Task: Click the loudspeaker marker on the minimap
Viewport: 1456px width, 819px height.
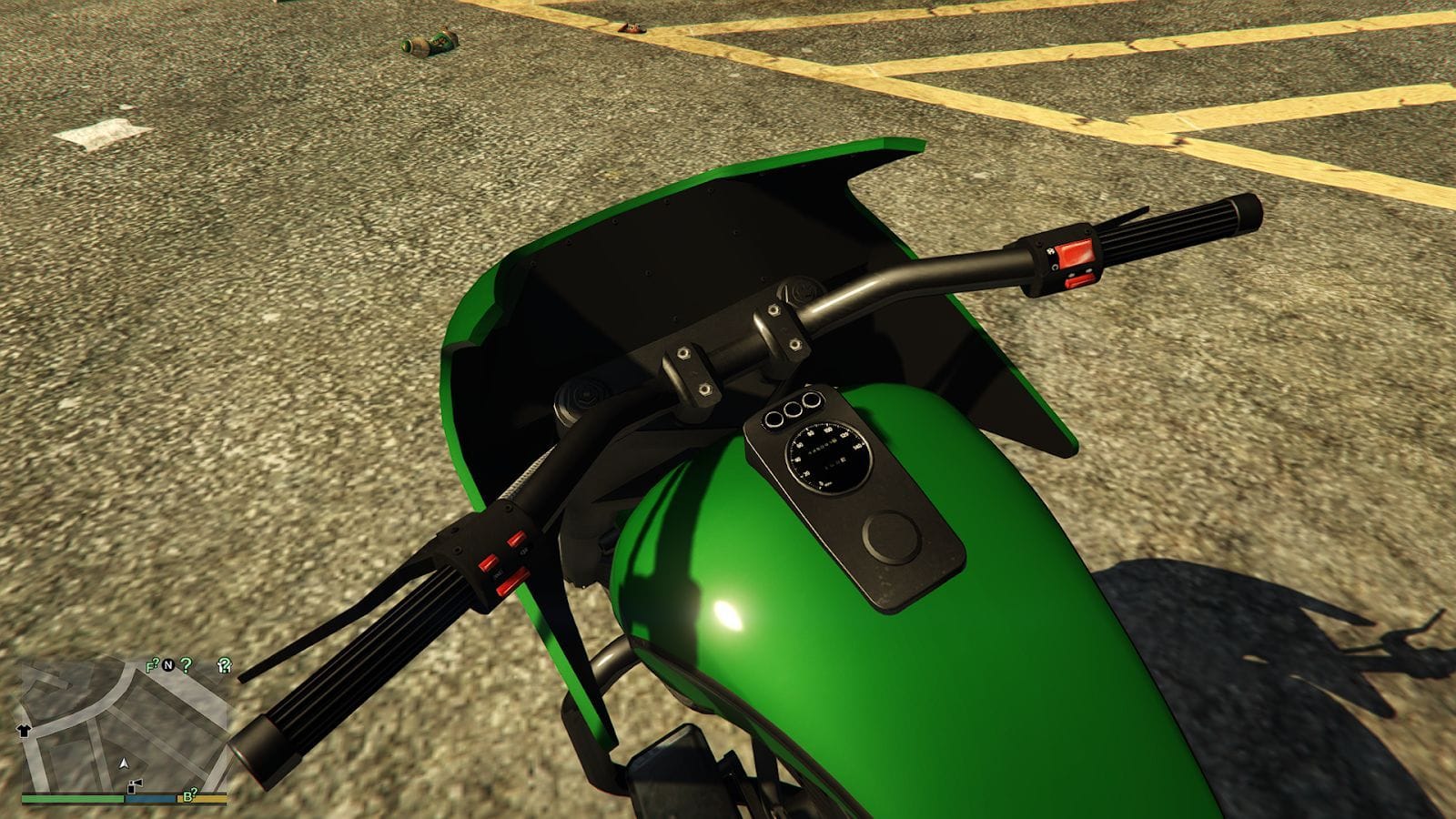Action: pos(134,784)
